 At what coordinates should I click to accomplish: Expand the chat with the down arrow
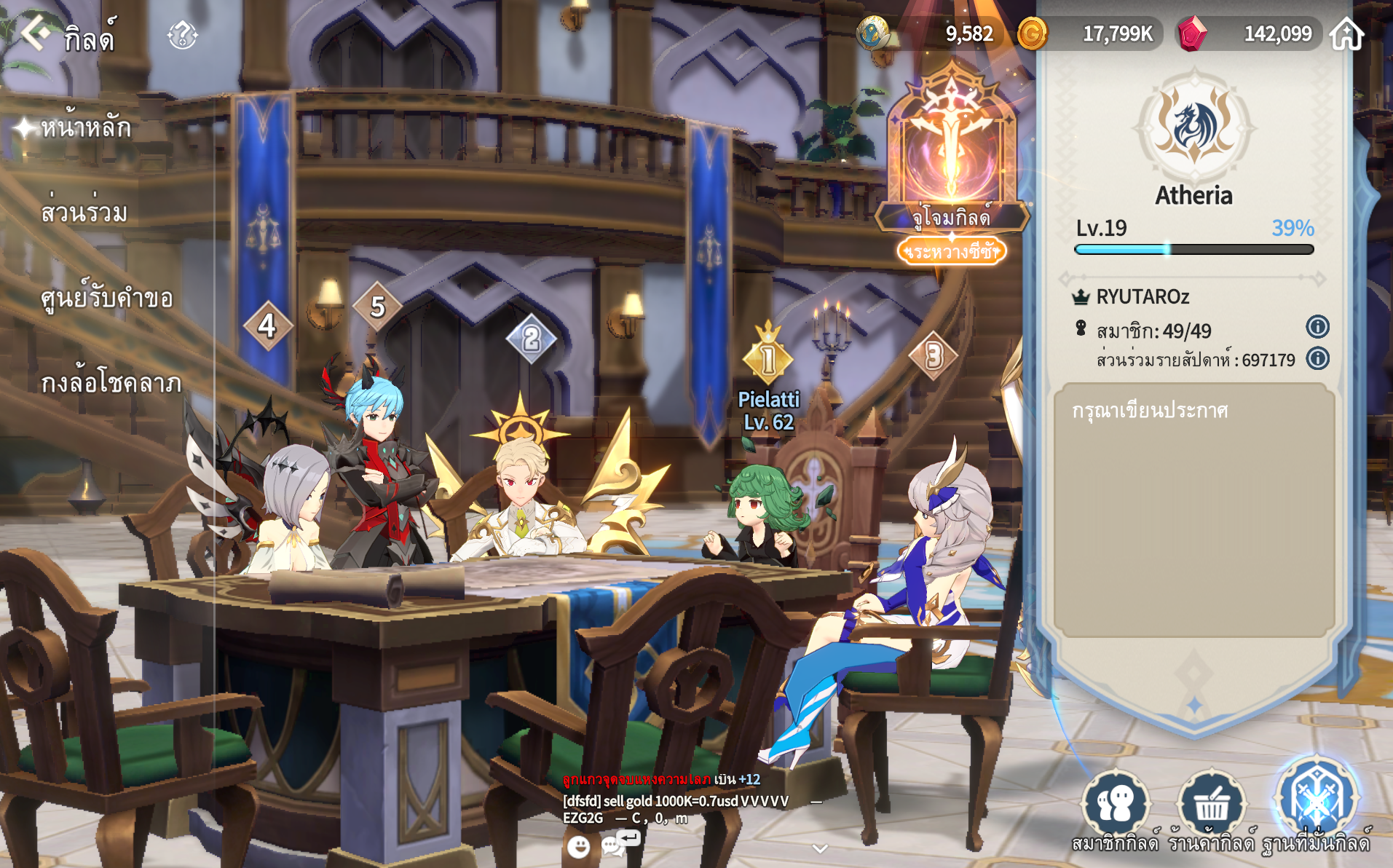(820, 848)
